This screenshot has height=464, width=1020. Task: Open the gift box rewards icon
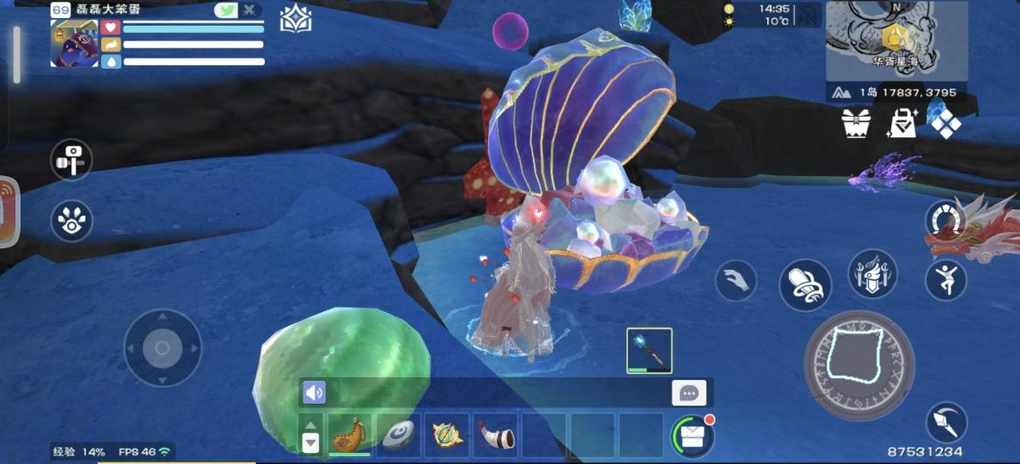(857, 123)
